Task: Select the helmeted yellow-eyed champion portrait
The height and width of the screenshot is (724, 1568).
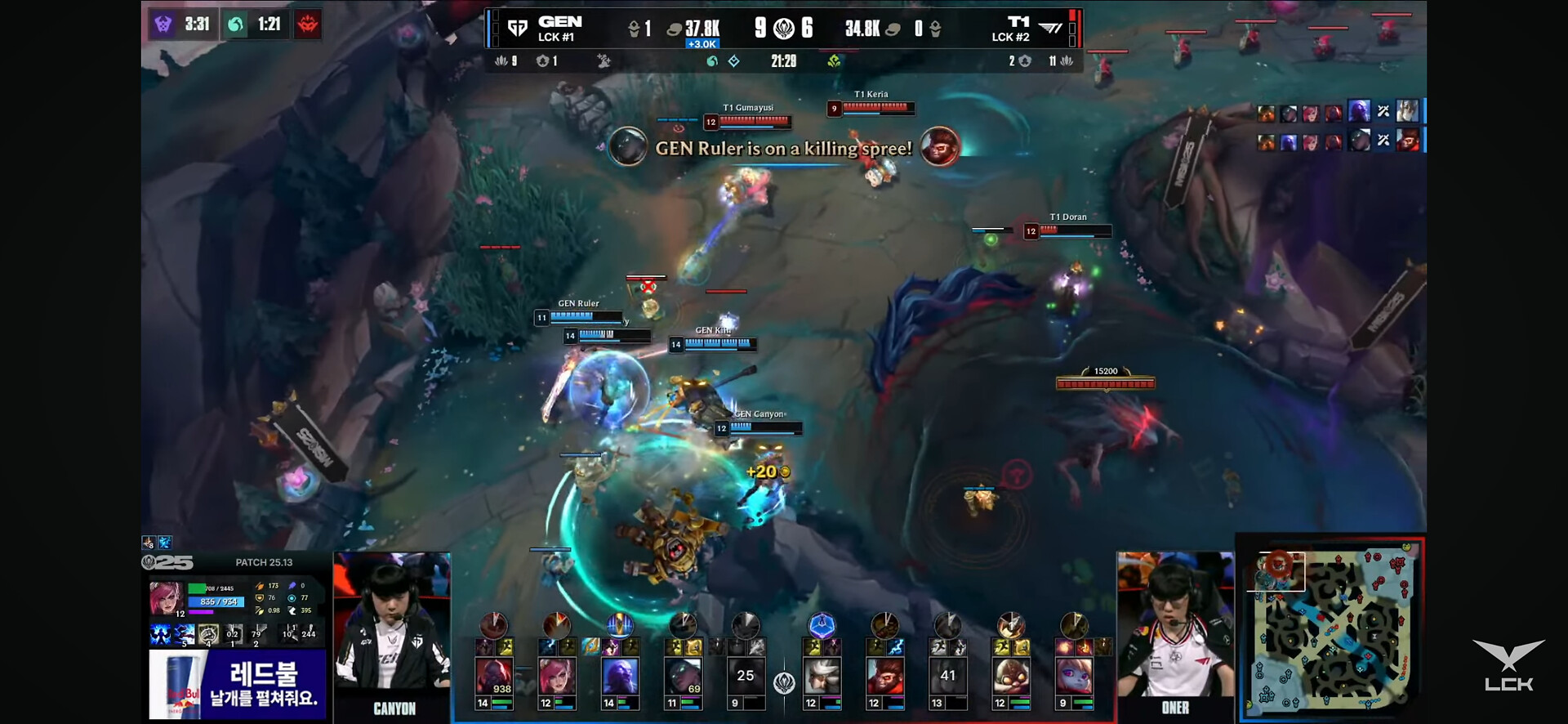Action: point(1011,677)
